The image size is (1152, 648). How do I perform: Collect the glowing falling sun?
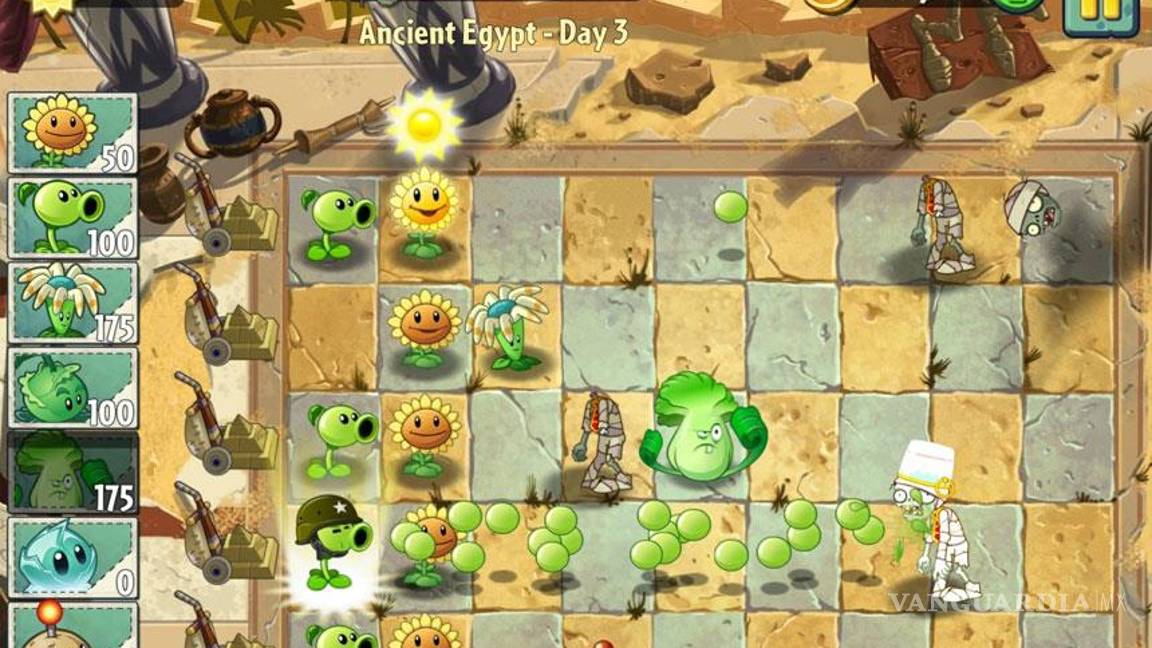[x=425, y=125]
